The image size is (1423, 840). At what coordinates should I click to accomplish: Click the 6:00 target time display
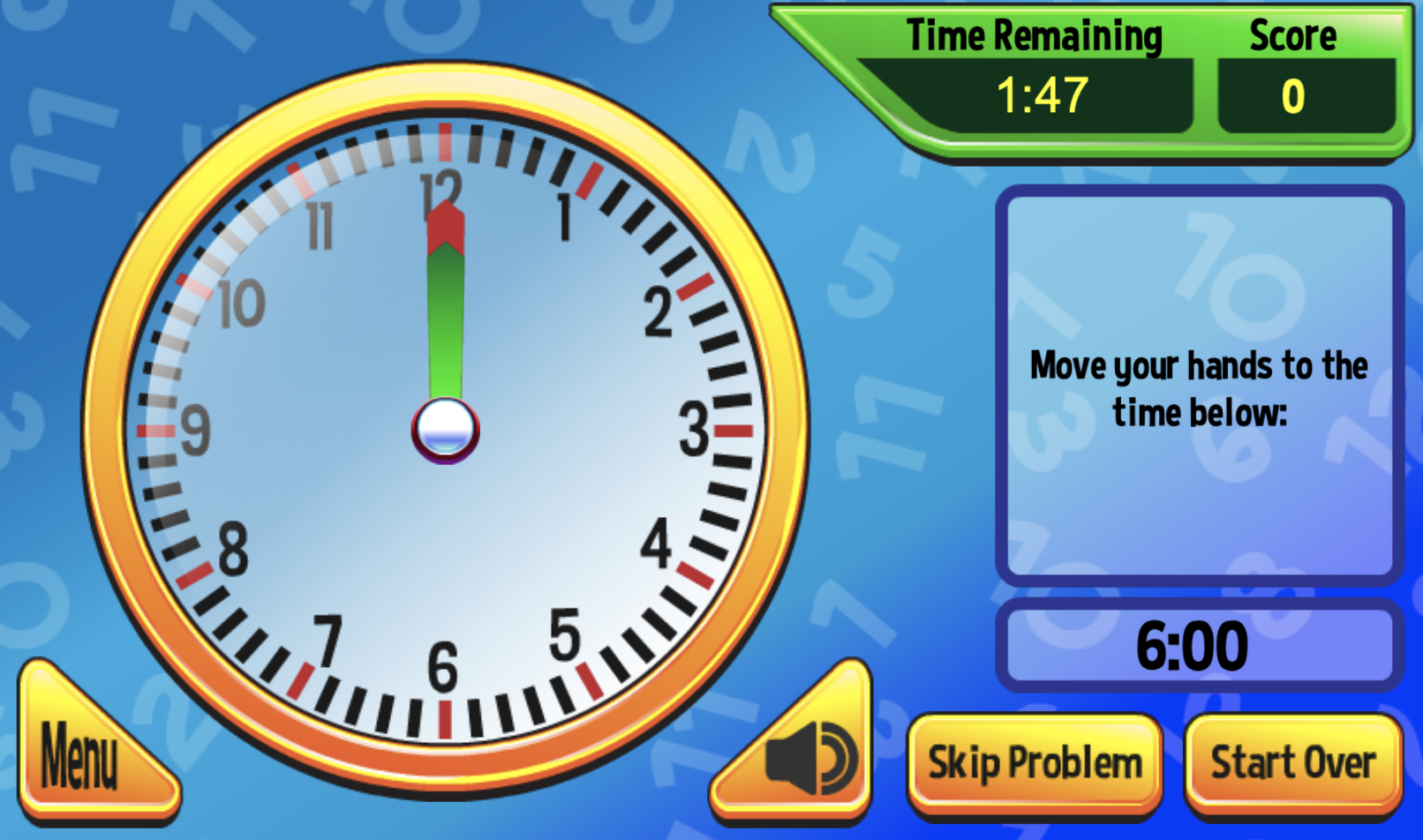1193,644
